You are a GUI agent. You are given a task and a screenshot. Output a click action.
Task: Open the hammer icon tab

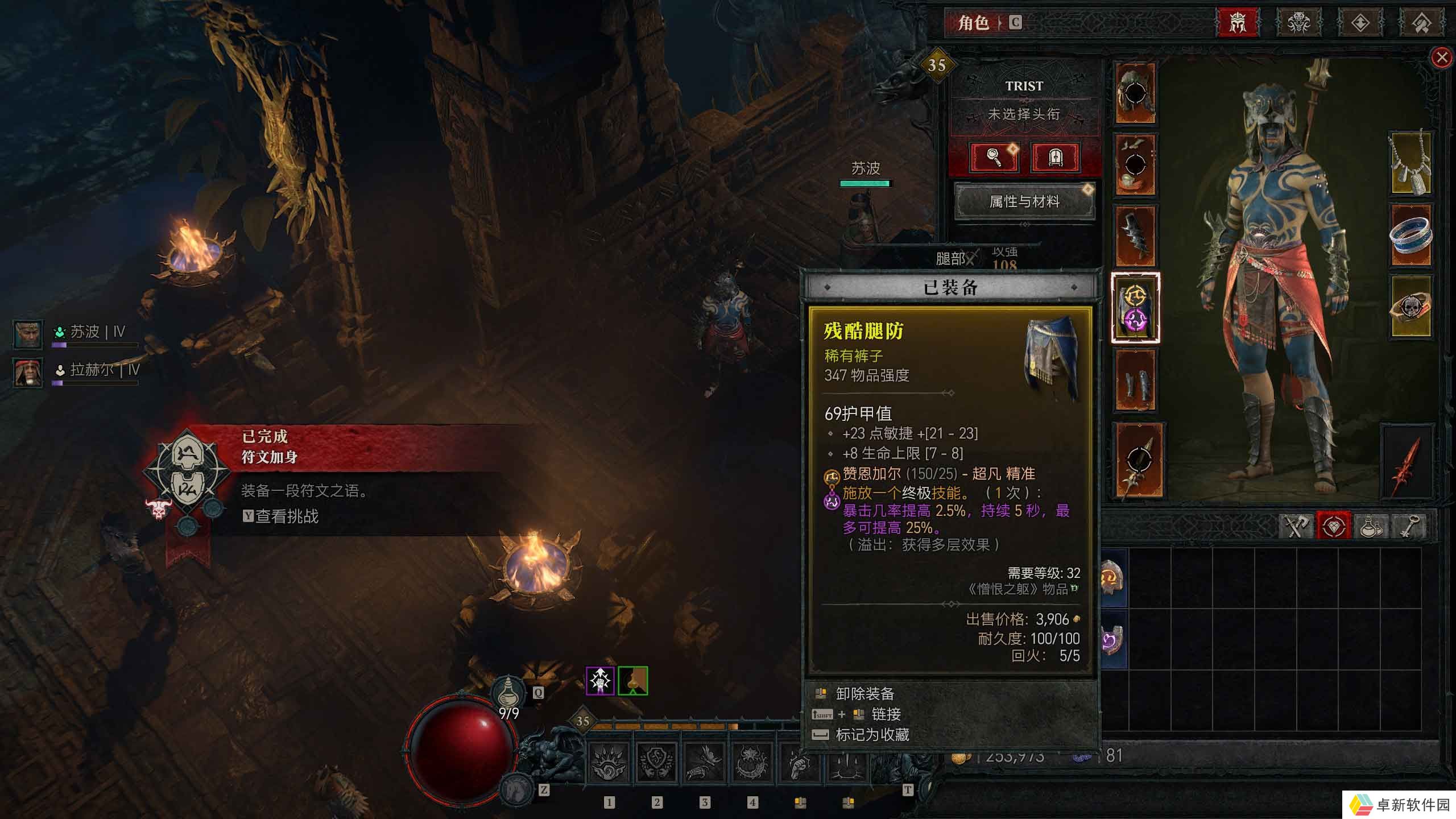(1421, 23)
